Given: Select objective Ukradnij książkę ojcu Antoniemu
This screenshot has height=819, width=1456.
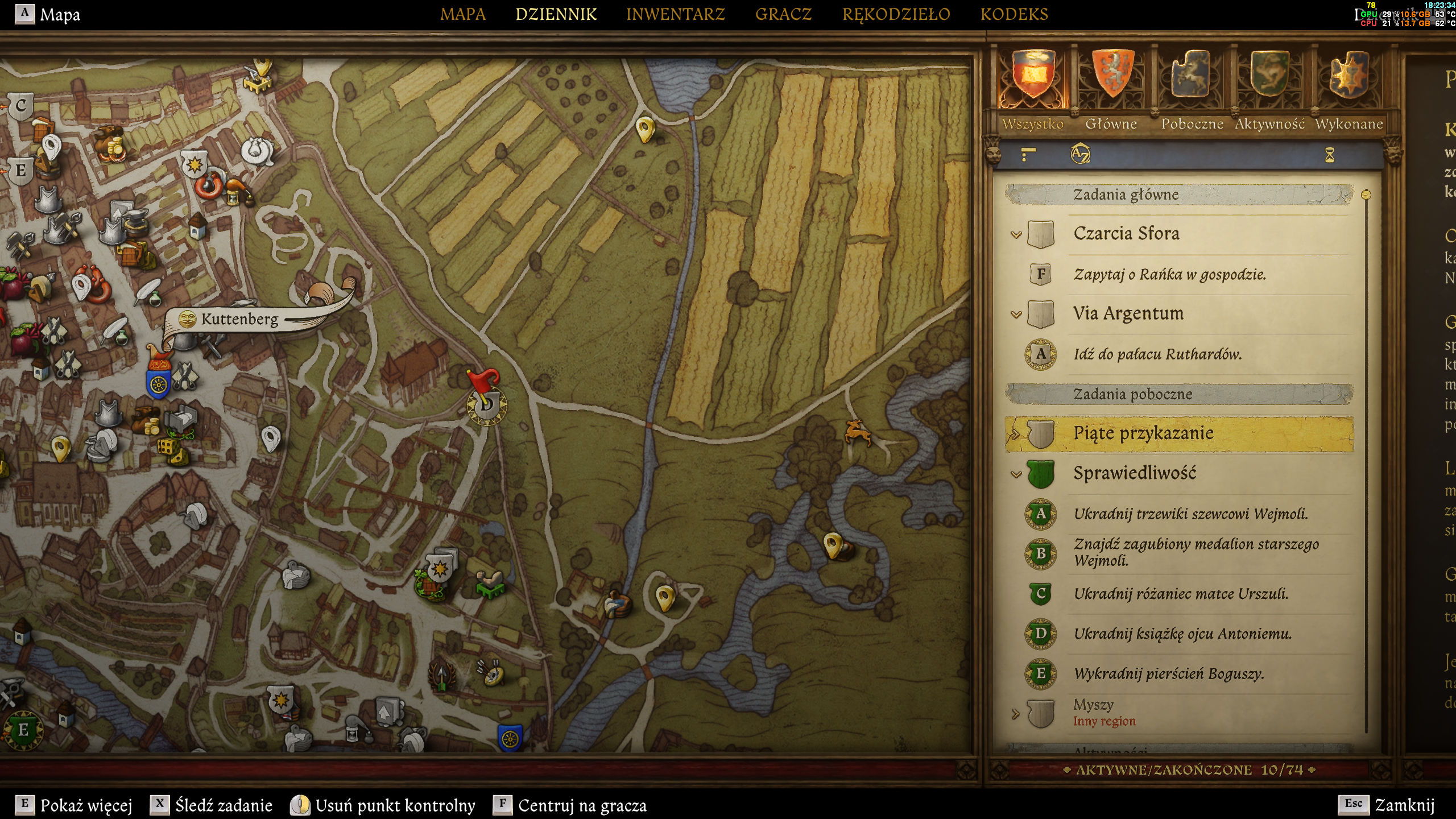Looking at the screenshot, I should pos(1182,634).
